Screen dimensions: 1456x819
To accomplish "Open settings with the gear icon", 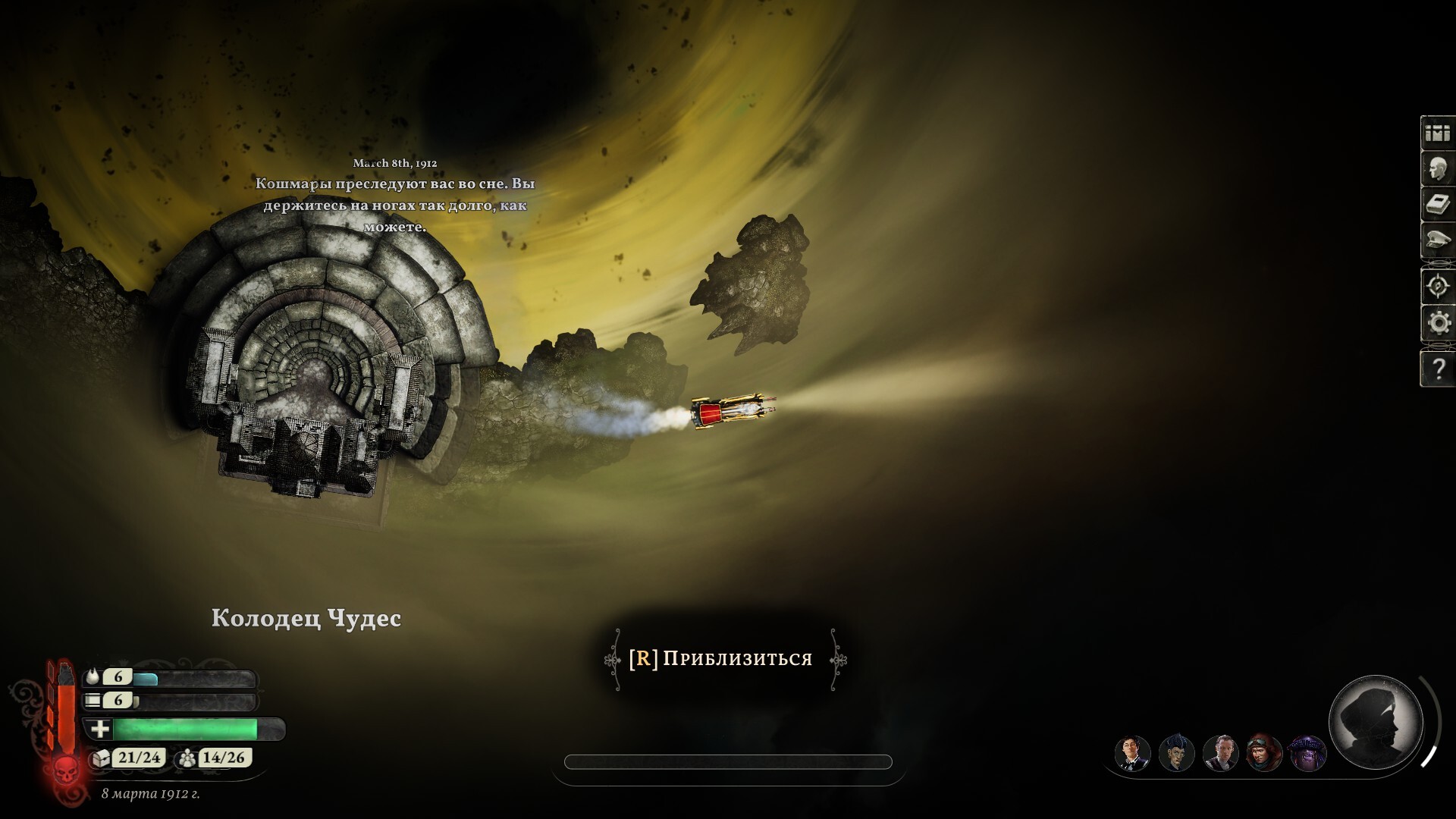I will coord(1437,323).
